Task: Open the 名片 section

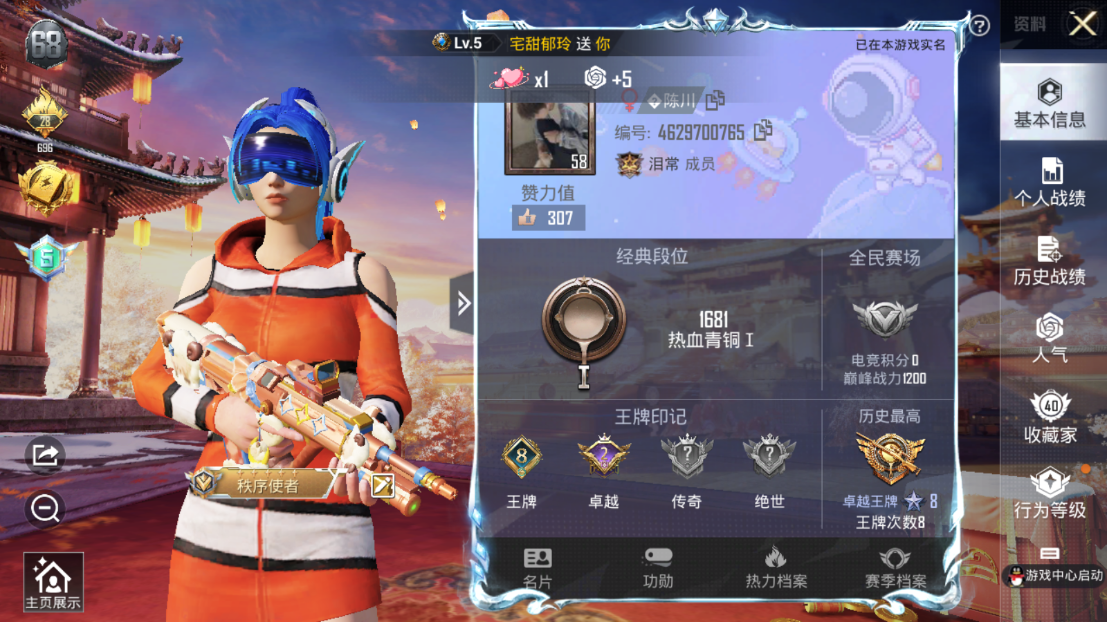Action: pos(537,568)
